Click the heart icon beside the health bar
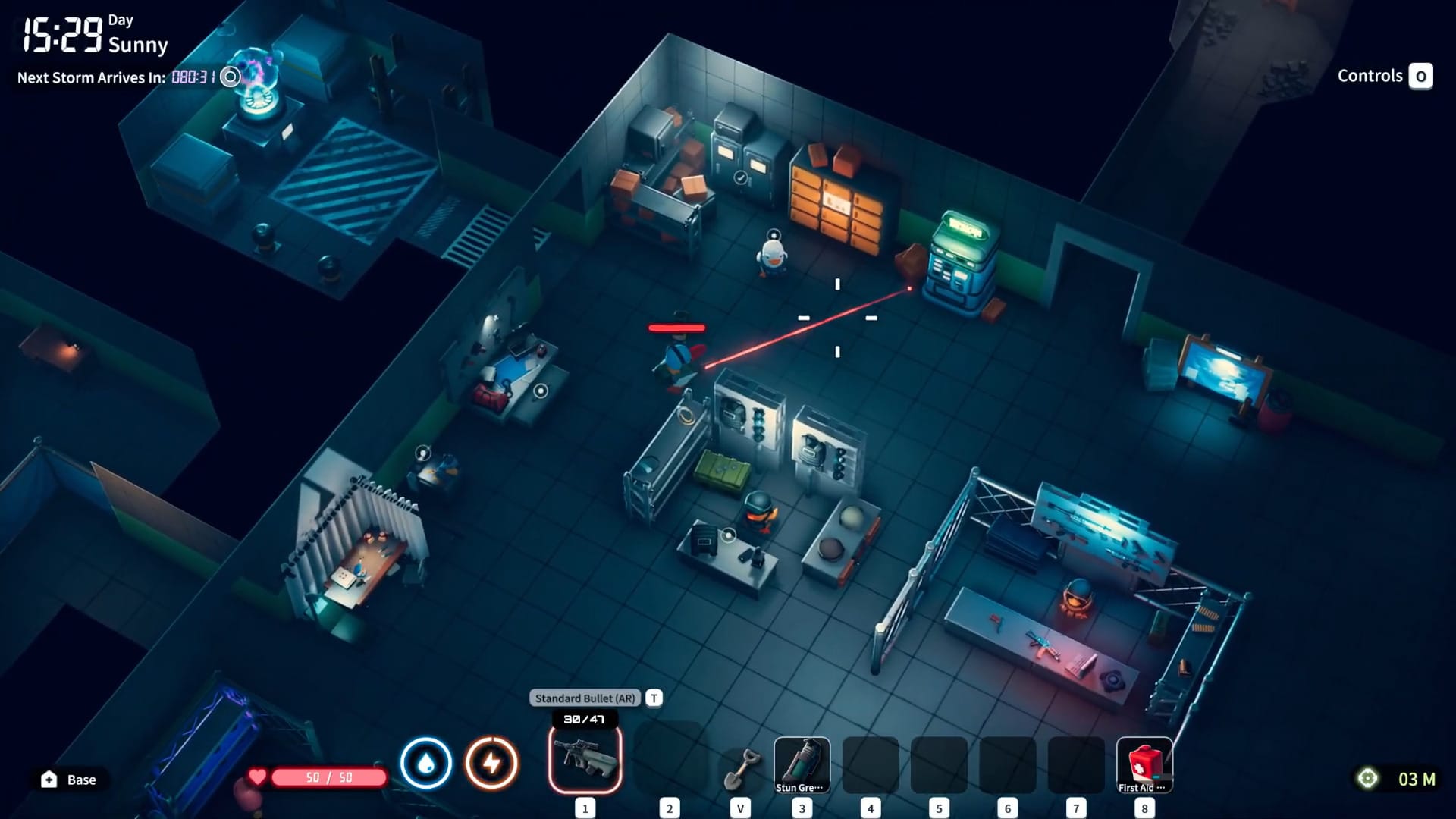Screen dimensions: 1456x819 click(x=258, y=777)
